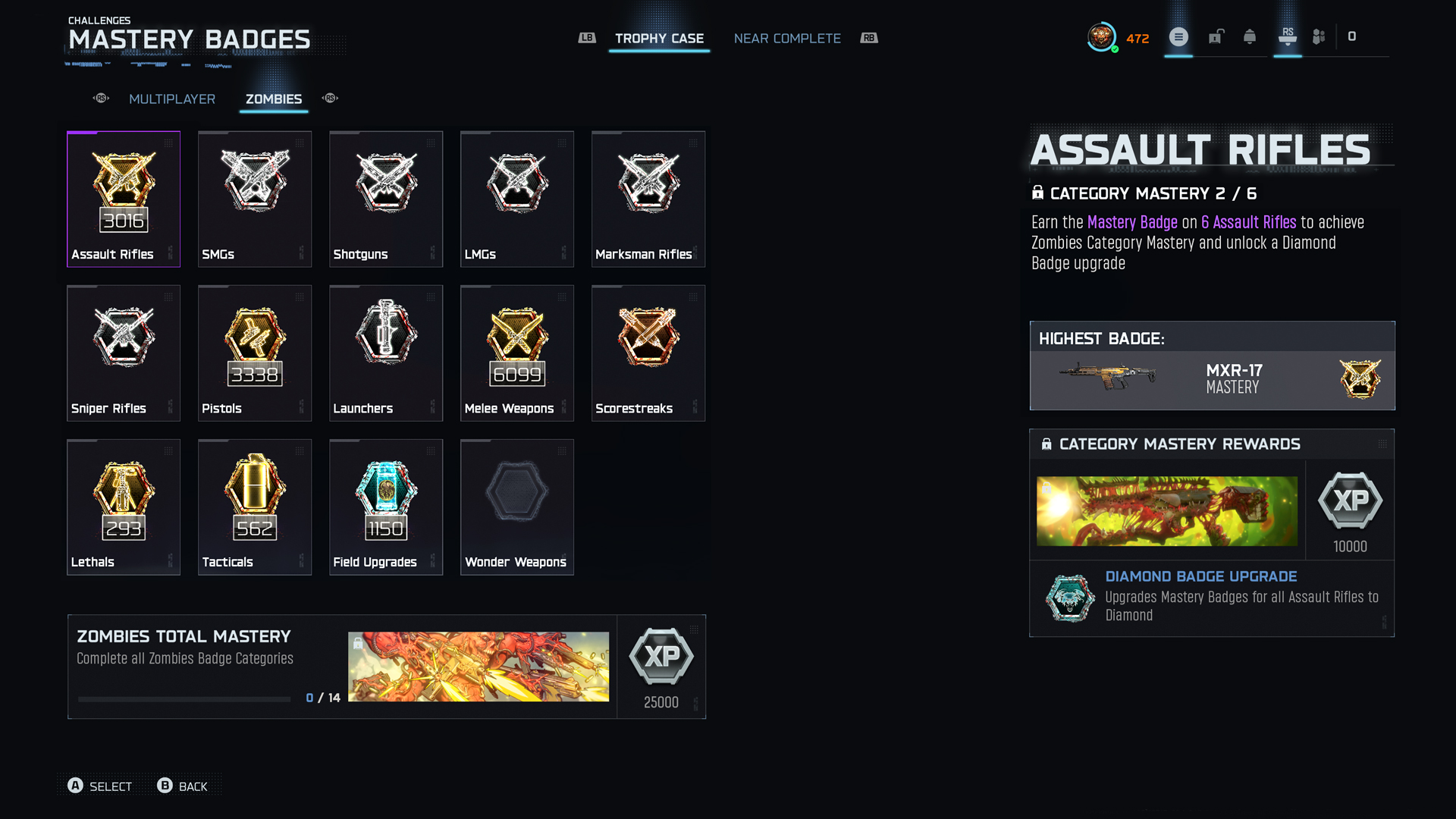Choose the Wonder Weapons badge tile
Viewport: 1456px width, 819px height.
(x=517, y=507)
